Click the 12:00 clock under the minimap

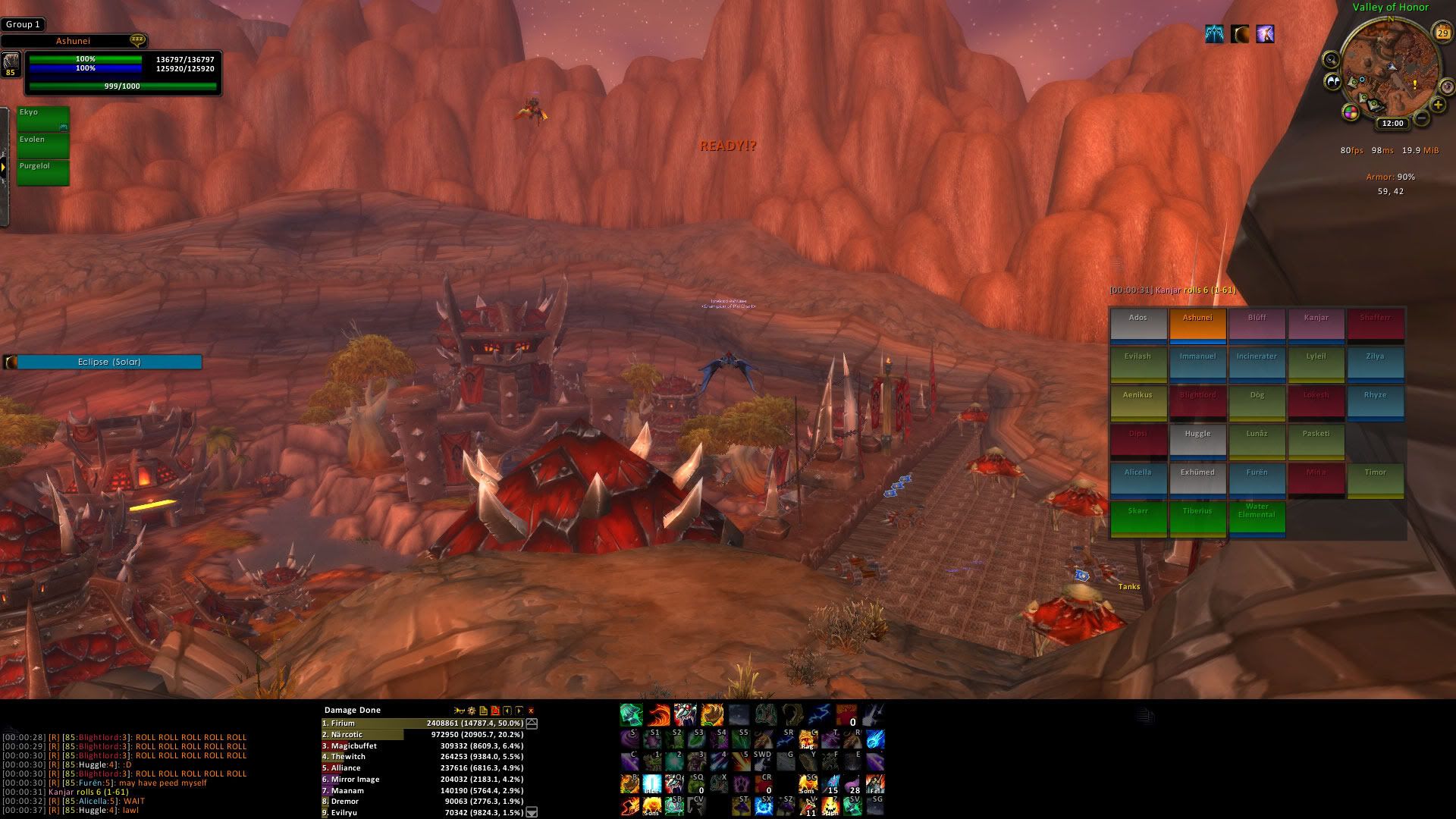tap(1392, 123)
